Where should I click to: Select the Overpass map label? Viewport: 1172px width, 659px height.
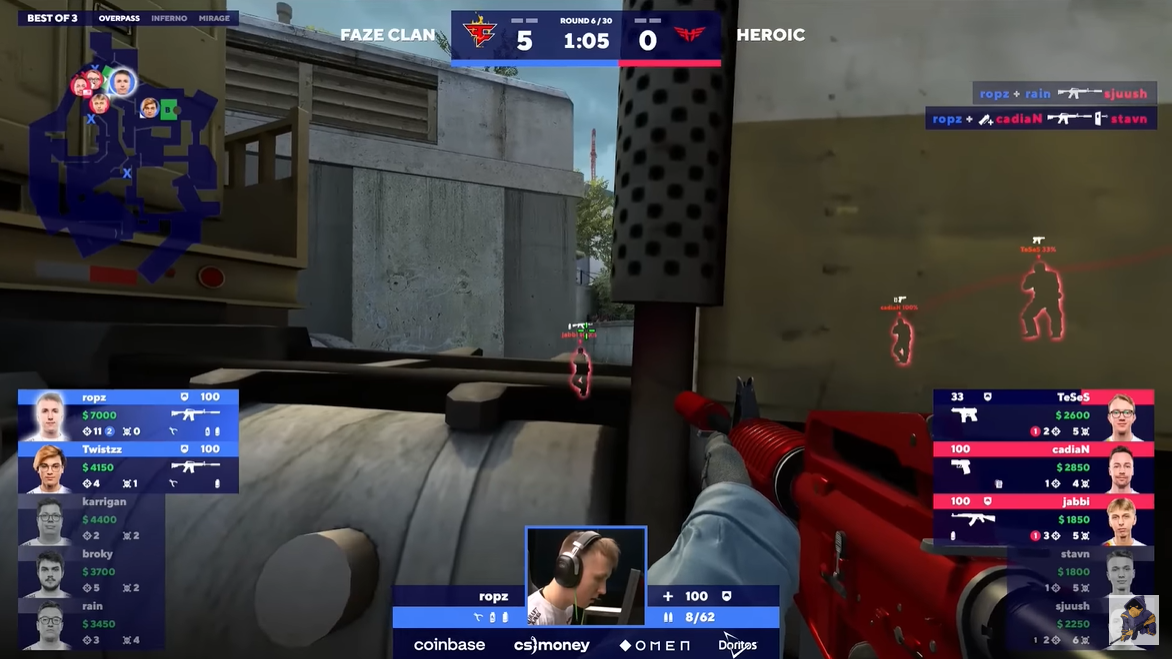[x=119, y=19]
